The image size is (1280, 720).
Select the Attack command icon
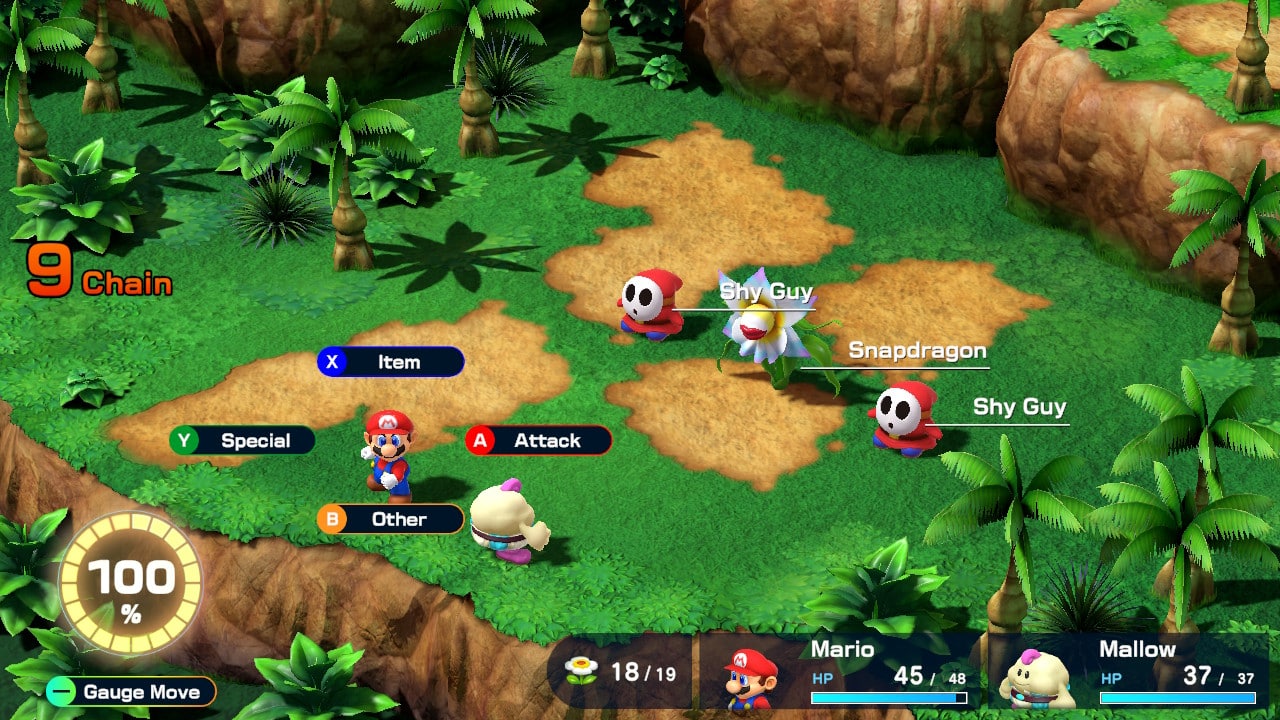(537, 440)
